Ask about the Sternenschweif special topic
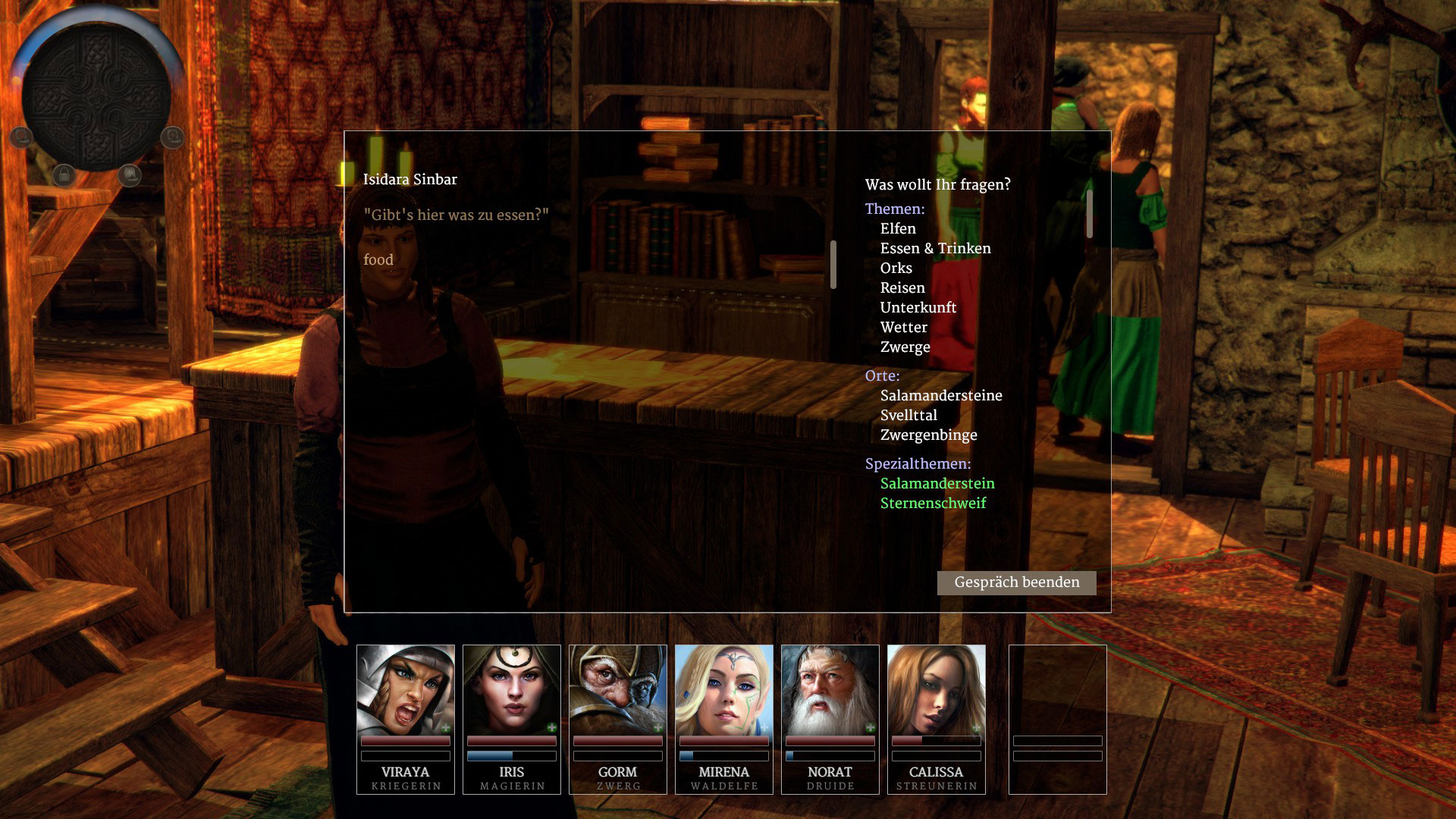The width and height of the screenshot is (1456, 819). tap(933, 504)
